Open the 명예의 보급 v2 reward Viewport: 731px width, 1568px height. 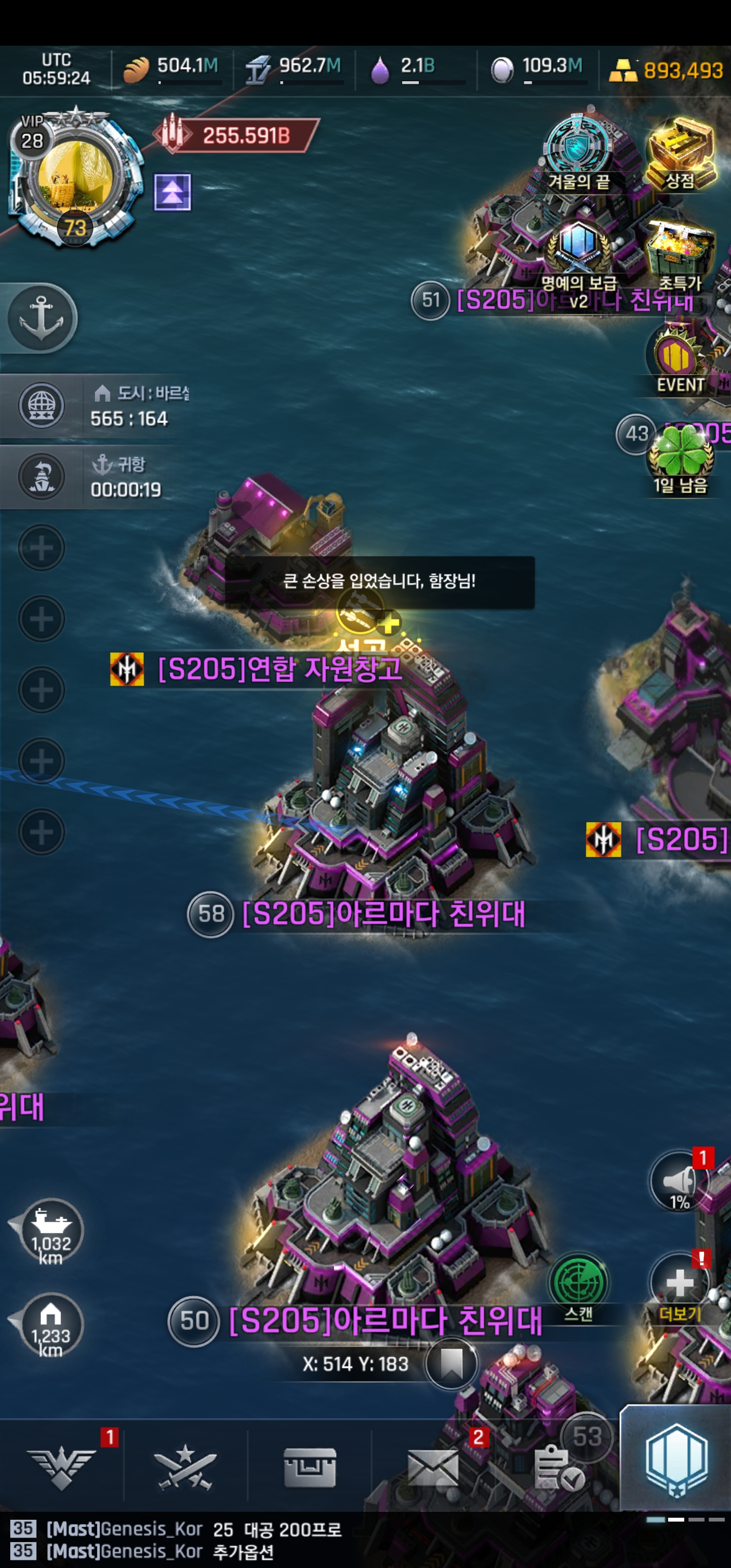click(578, 252)
